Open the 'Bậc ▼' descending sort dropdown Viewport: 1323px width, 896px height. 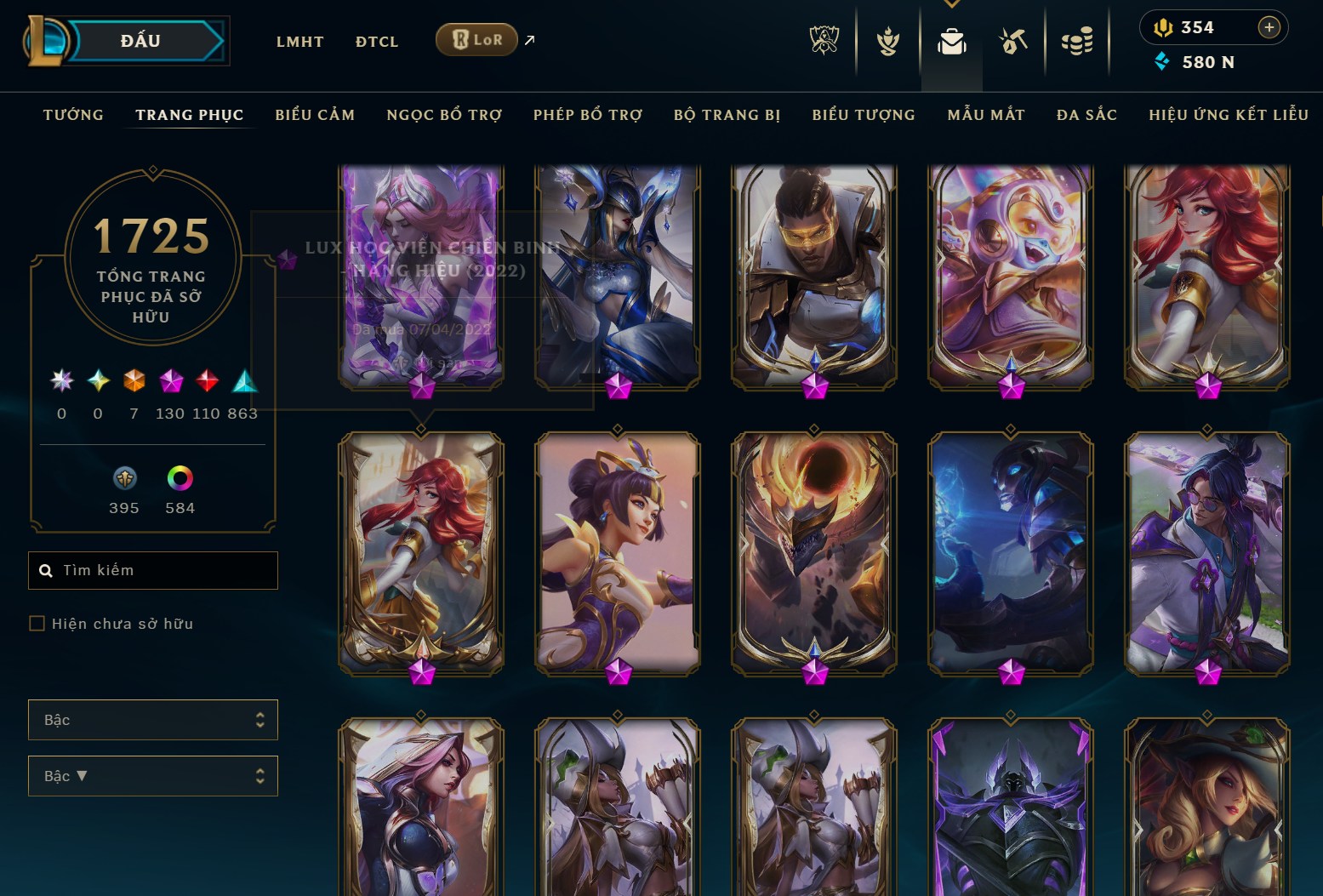coord(153,775)
